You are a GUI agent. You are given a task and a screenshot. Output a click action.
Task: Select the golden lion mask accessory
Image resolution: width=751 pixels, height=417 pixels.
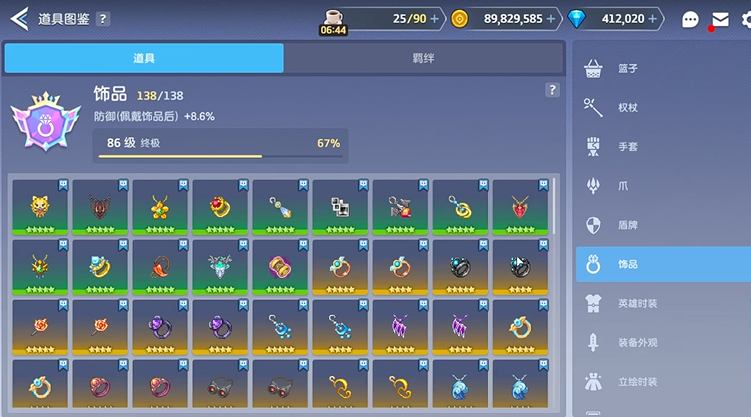(40, 207)
